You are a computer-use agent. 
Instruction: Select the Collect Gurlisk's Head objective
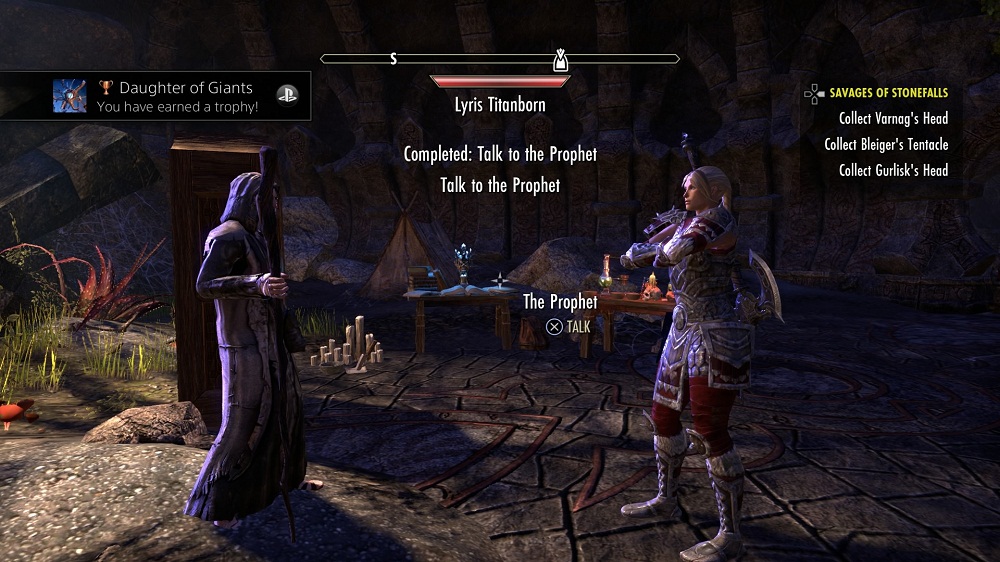893,171
